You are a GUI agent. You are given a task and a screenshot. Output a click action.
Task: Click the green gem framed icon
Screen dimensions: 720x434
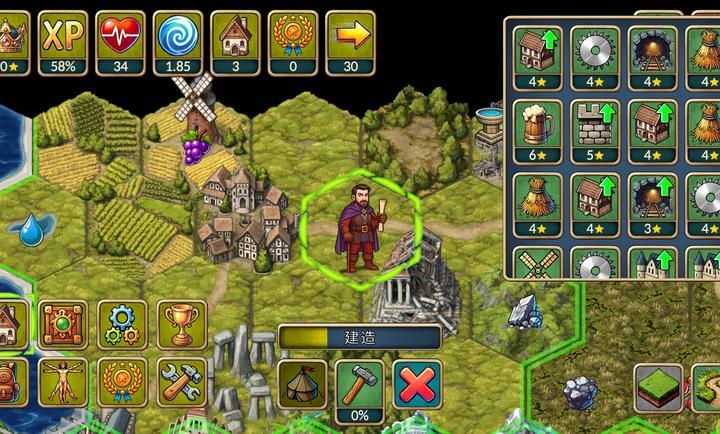click(64, 323)
